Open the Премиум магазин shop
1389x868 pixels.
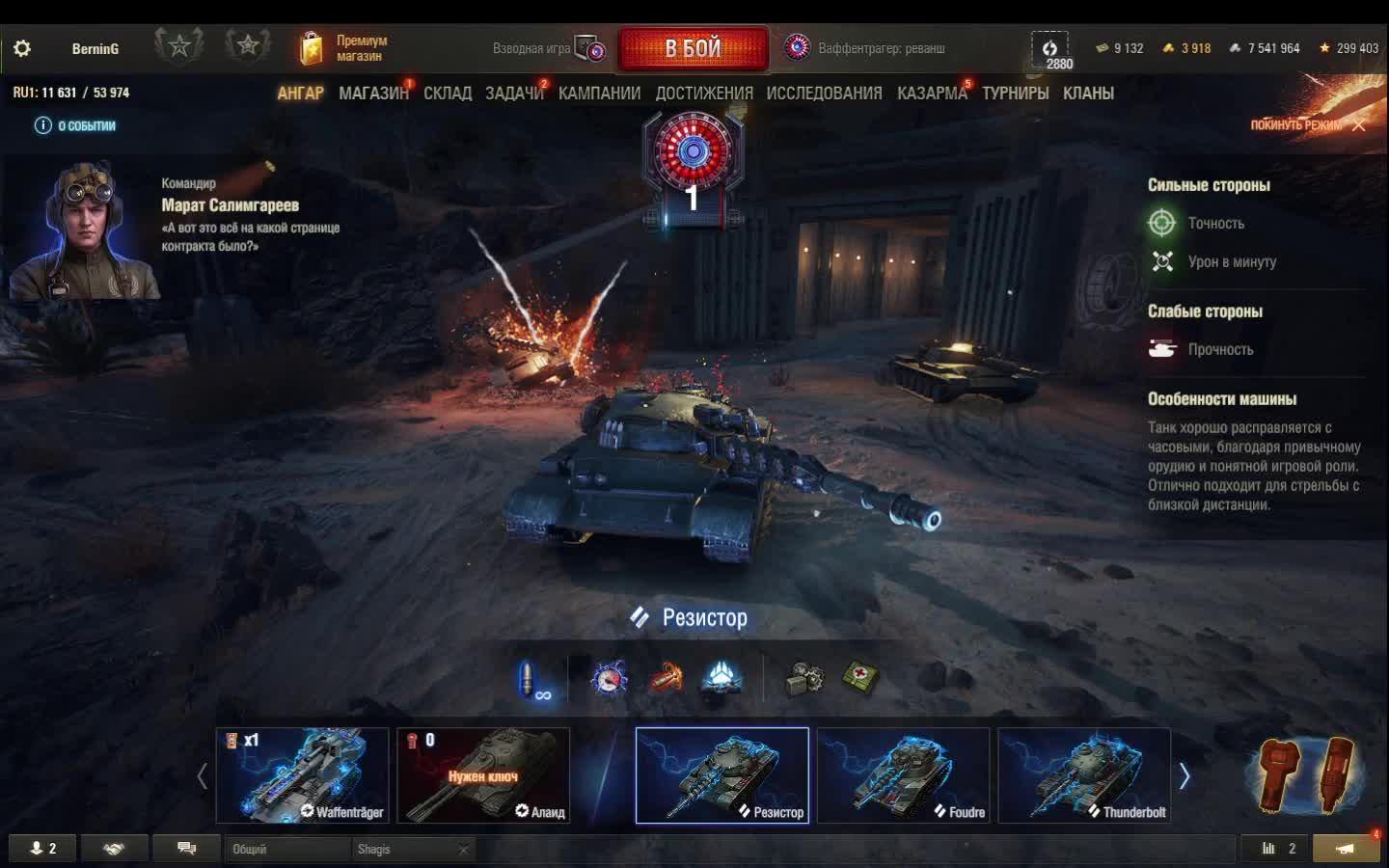pos(344,48)
